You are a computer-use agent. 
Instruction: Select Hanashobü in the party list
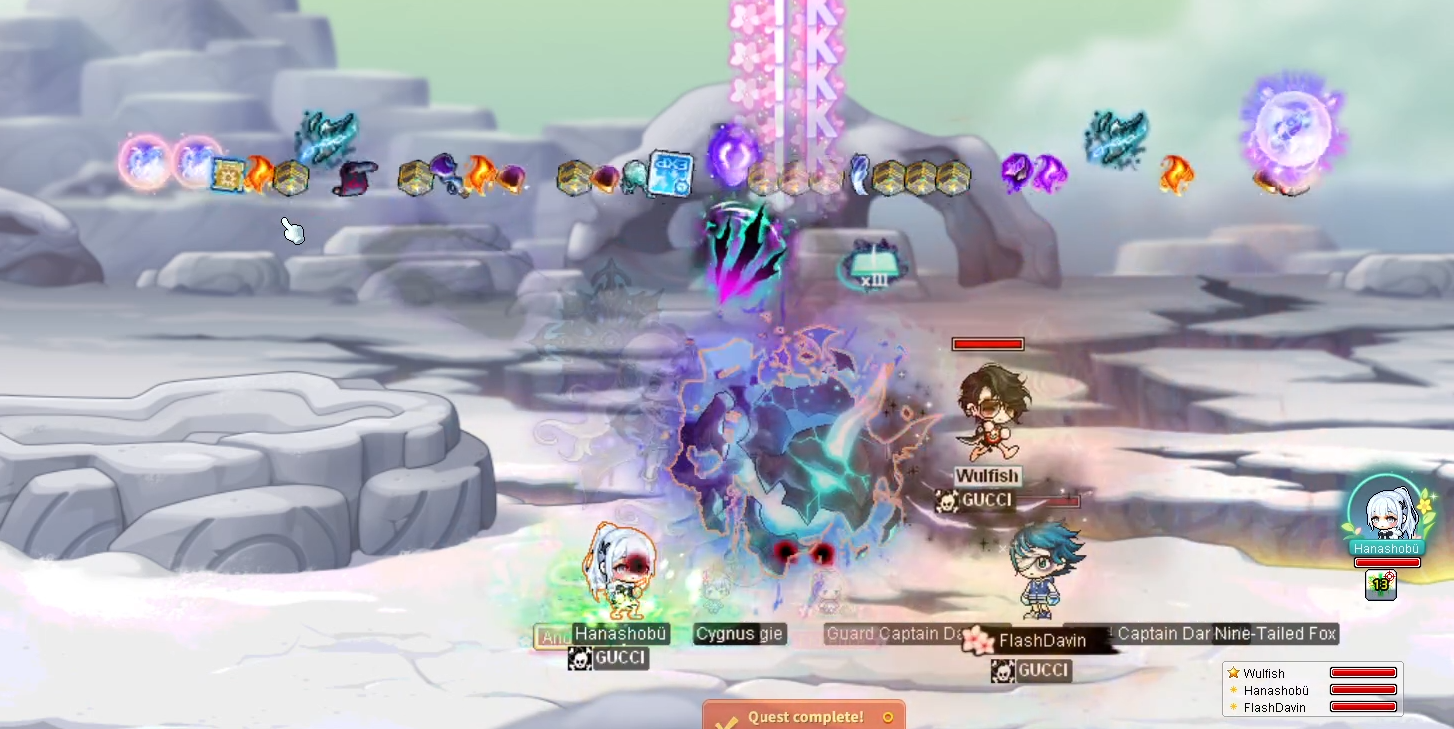click(x=1275, y=690)
